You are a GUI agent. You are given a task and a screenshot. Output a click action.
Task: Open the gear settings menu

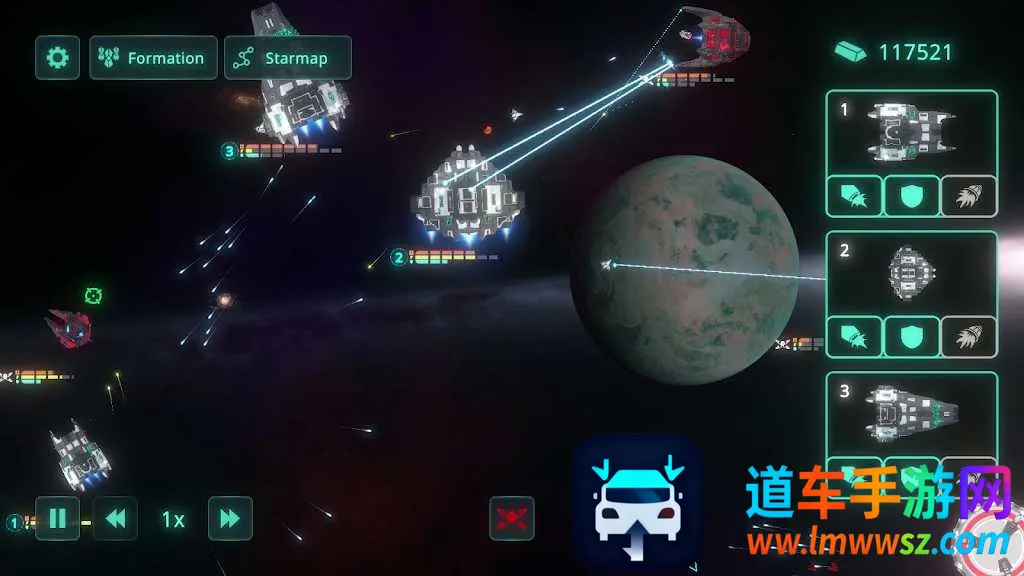coord(58,58)
